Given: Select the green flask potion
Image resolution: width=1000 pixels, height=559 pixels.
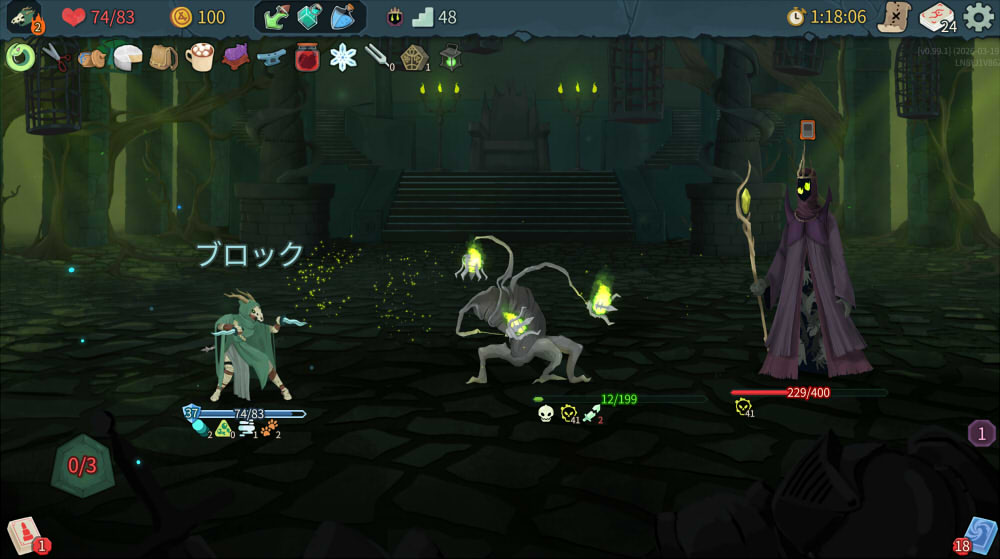Looking at the screenshot, I should tap(277, 17).
